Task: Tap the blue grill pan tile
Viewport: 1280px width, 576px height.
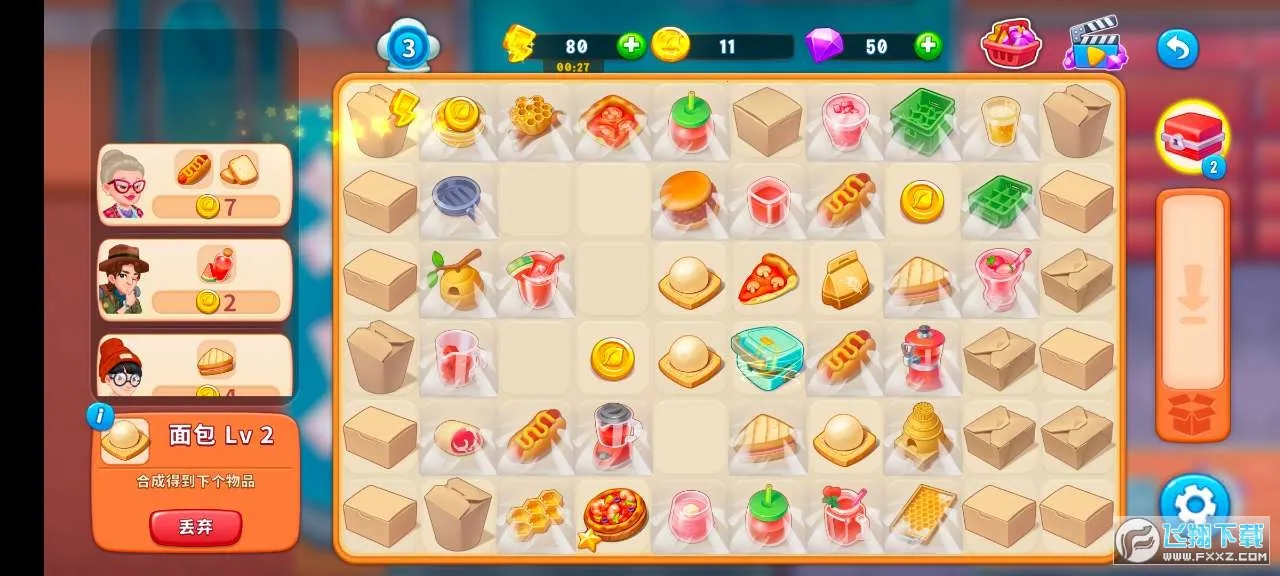Action: 457,198
